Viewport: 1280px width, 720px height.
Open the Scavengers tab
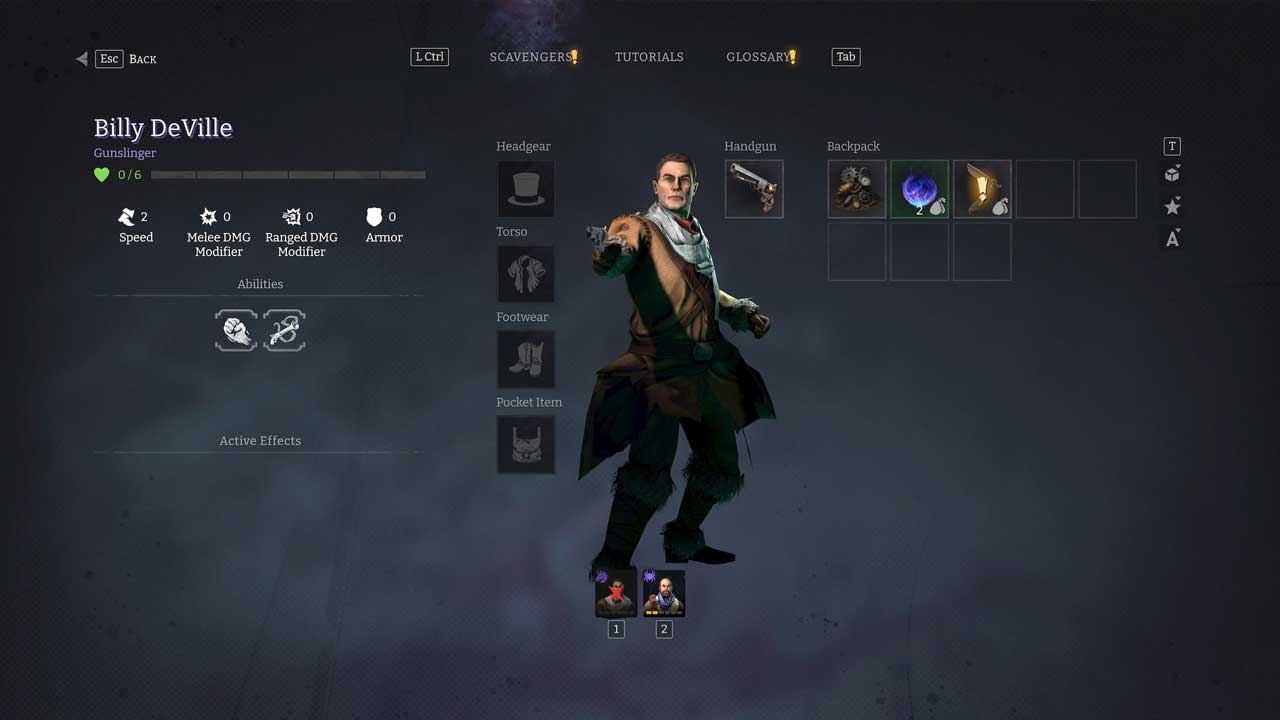[x=530, y=57]
